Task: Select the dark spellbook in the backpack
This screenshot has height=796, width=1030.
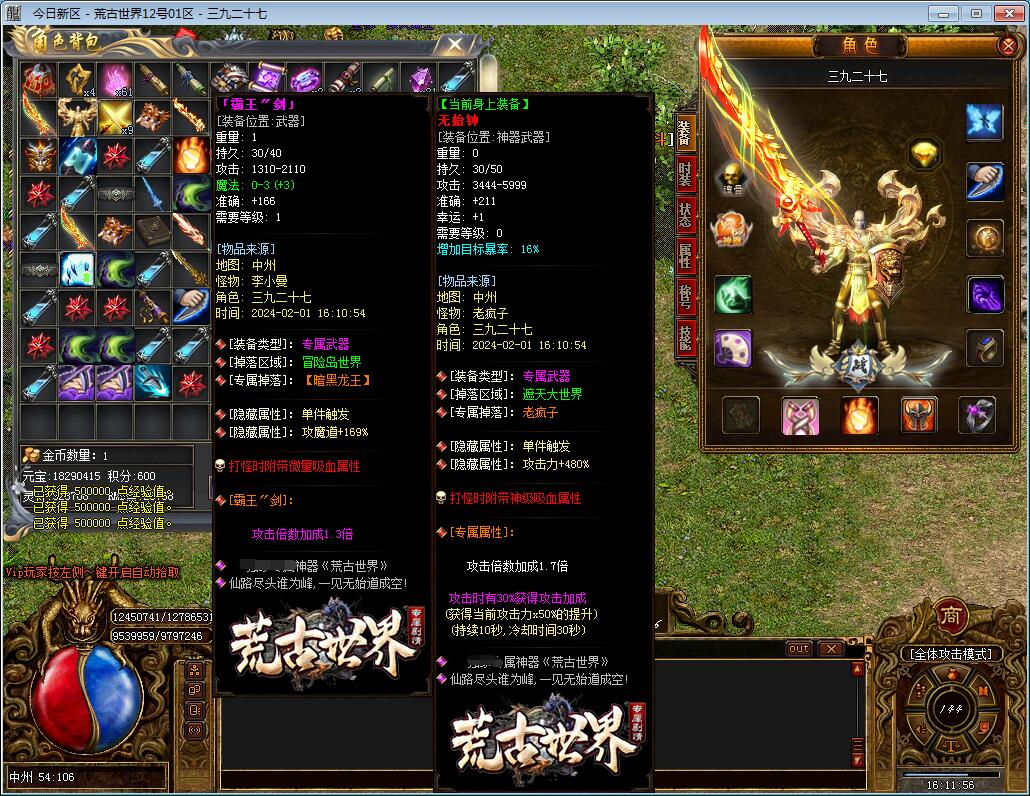Action: click(154, 231)
